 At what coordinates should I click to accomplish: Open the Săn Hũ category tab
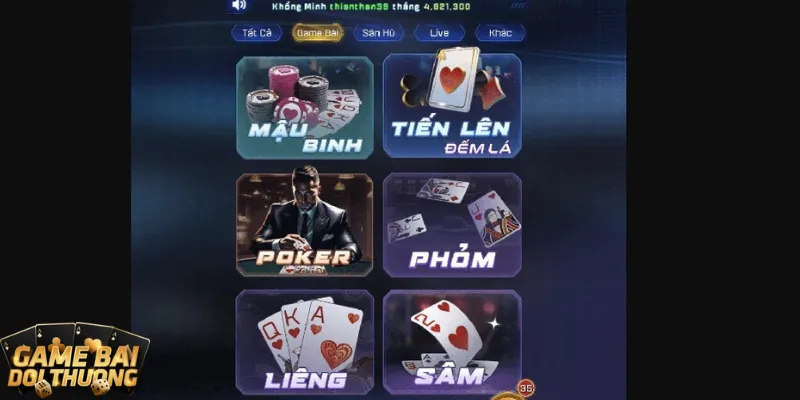[x=378, y=33]
